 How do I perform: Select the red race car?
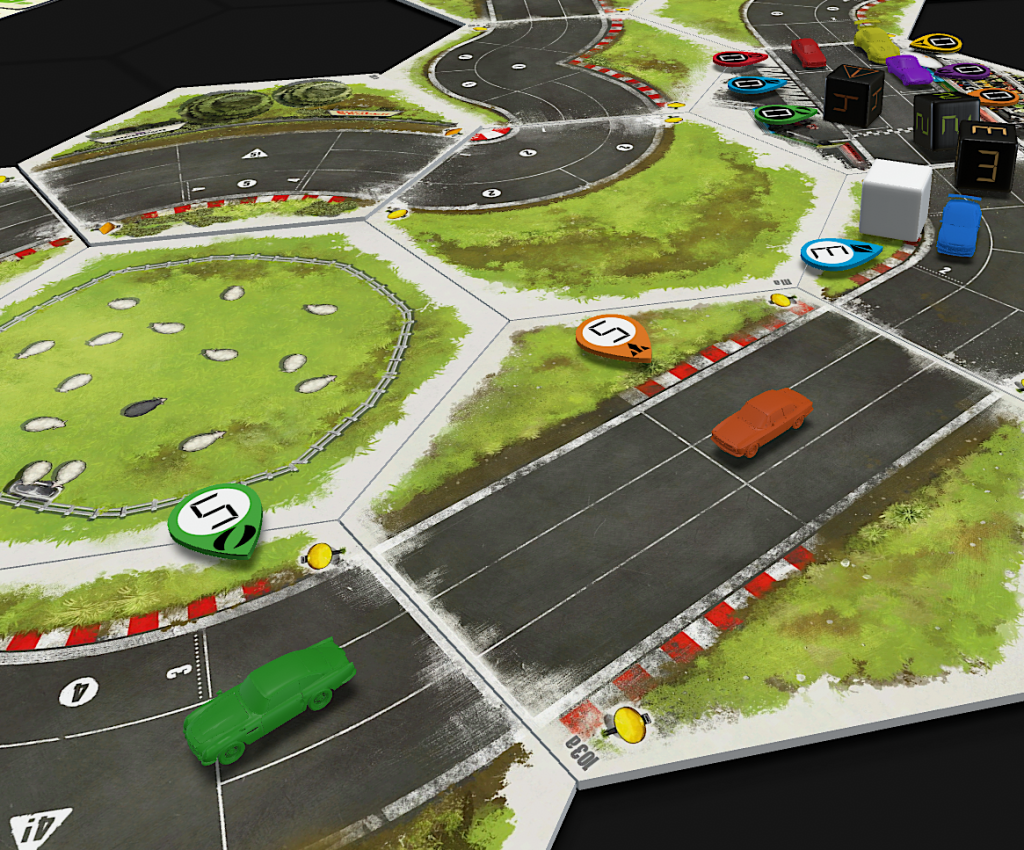[808, 52]
